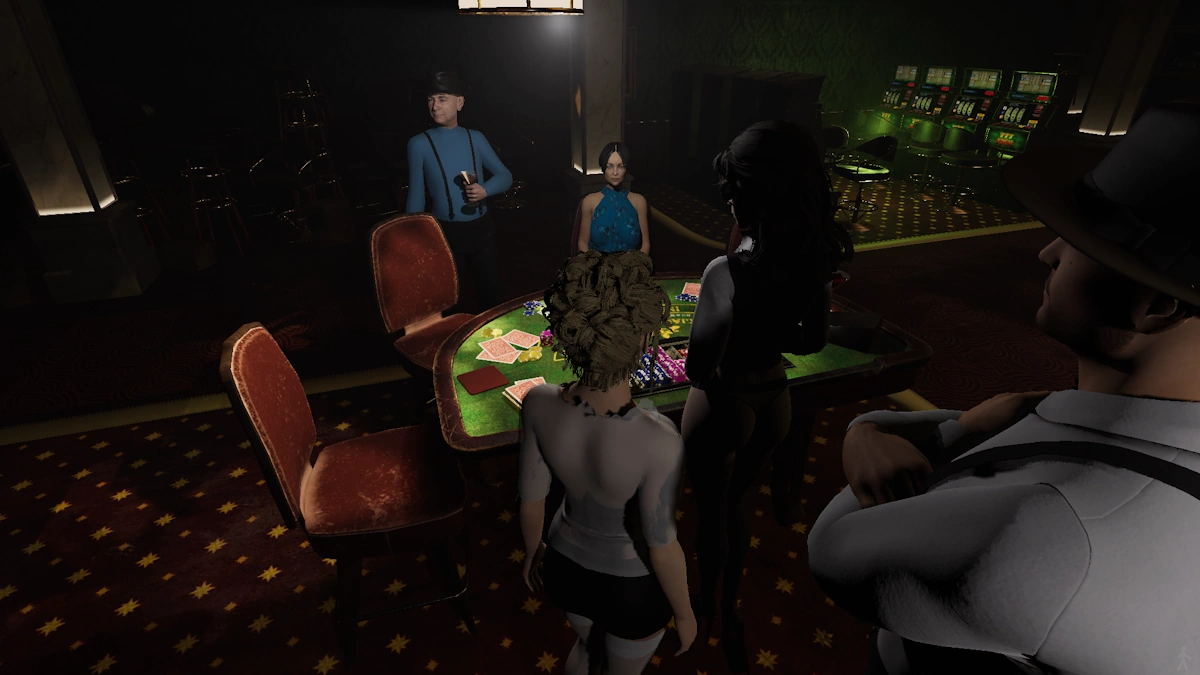Click the walking figure stance icon
The width and height of the screenshot is (1200, 675).
tap(1183, 658)
